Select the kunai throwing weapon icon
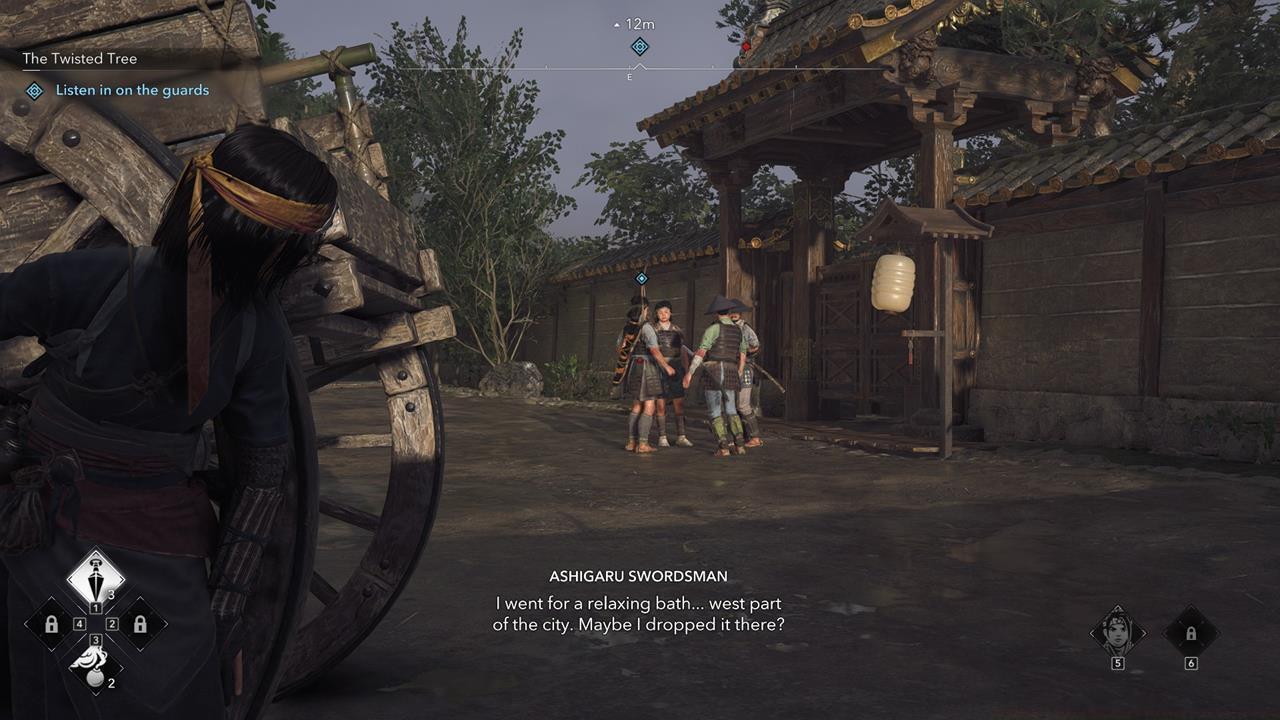 coord(97,579)
